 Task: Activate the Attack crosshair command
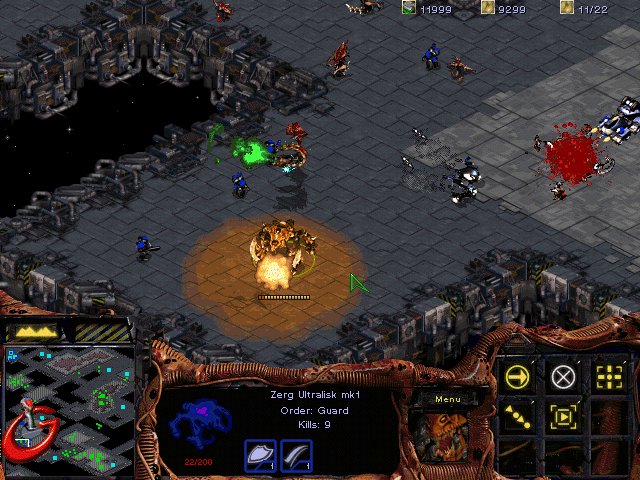(x=608, y=376)
